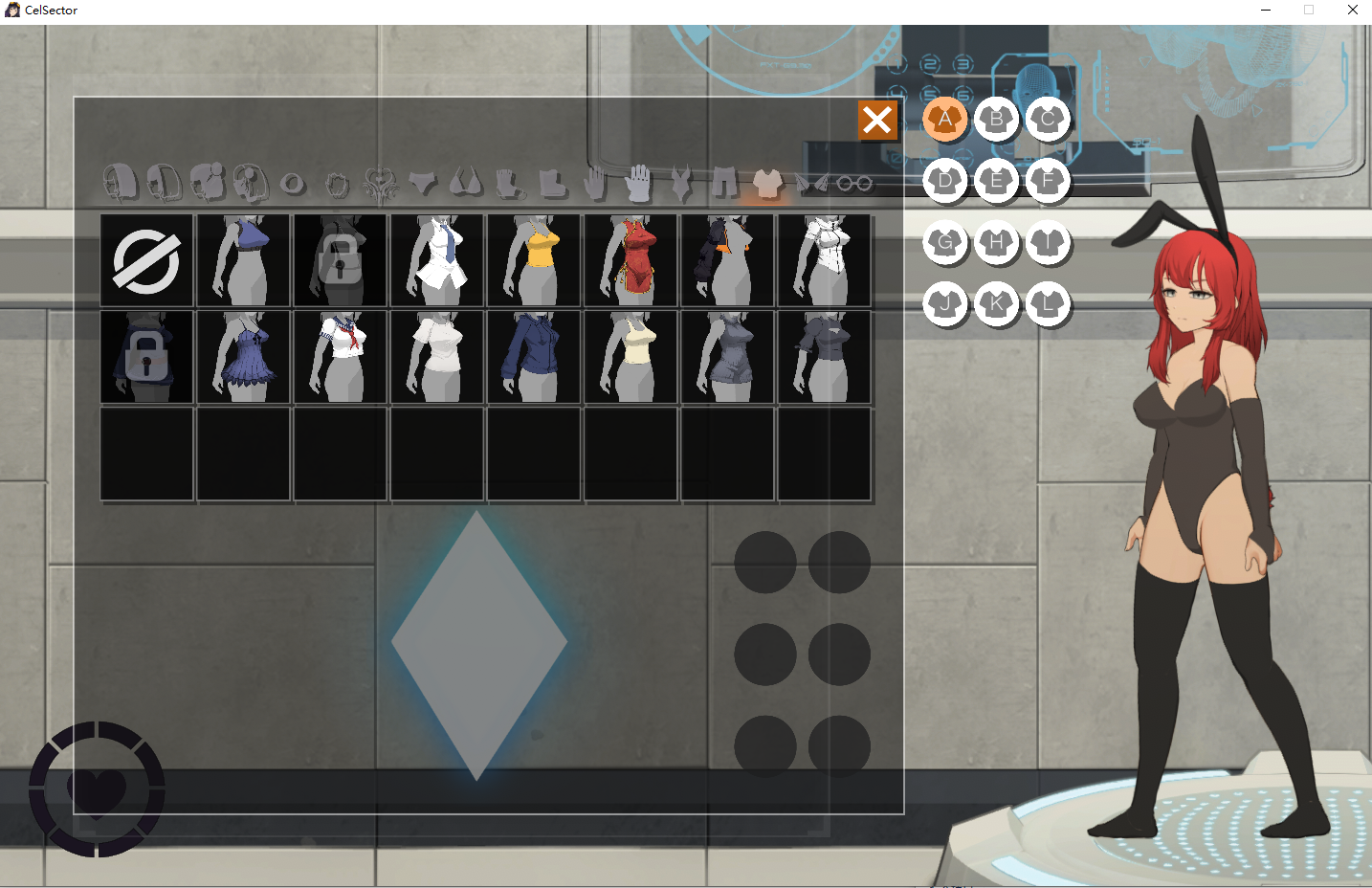This screenshot has width=1372, height=888.
Task: Close the clothing selection panel
Action: tap(877, 121)
